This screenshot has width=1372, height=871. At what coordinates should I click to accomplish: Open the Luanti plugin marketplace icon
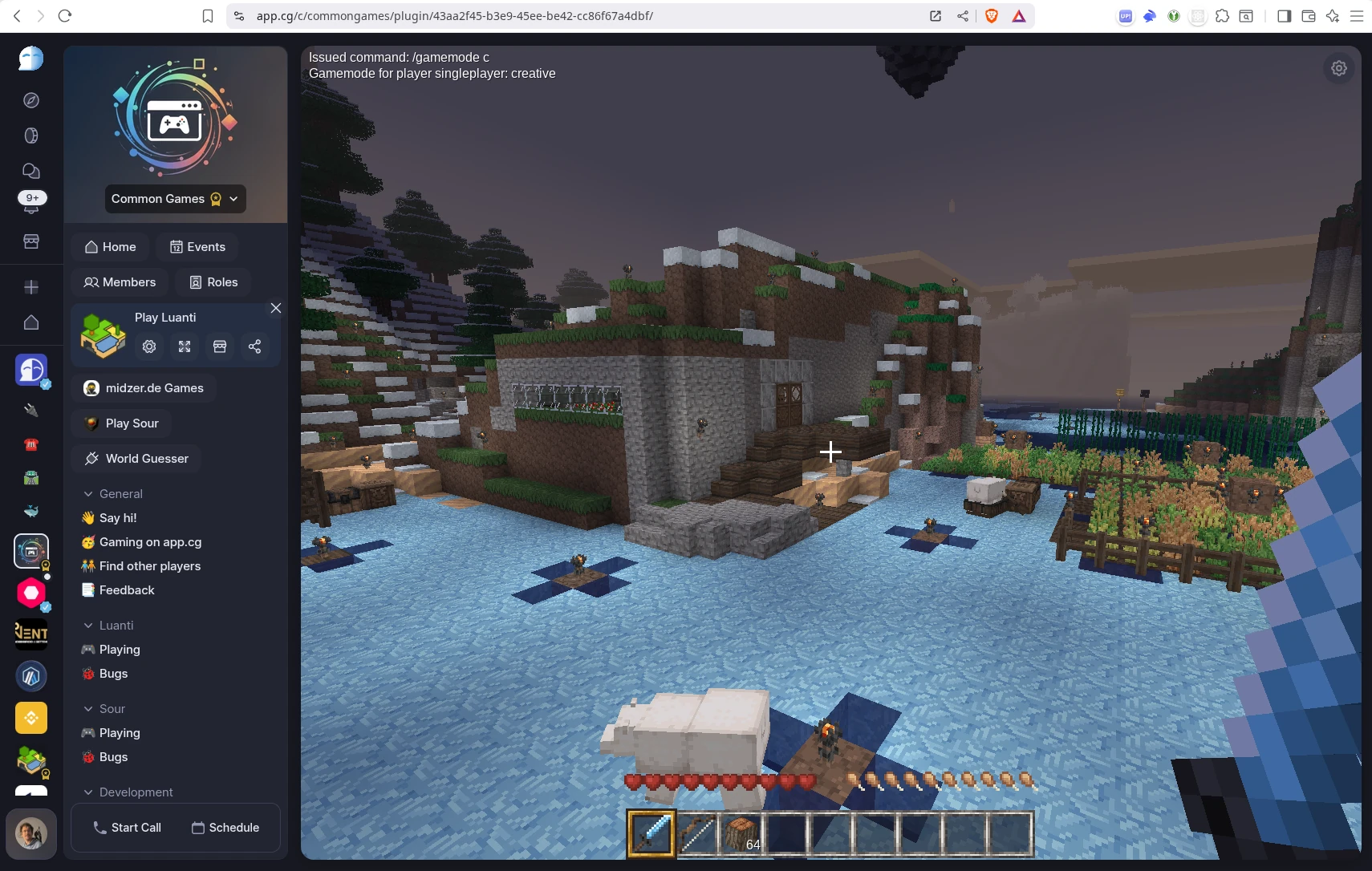point(219,346)
